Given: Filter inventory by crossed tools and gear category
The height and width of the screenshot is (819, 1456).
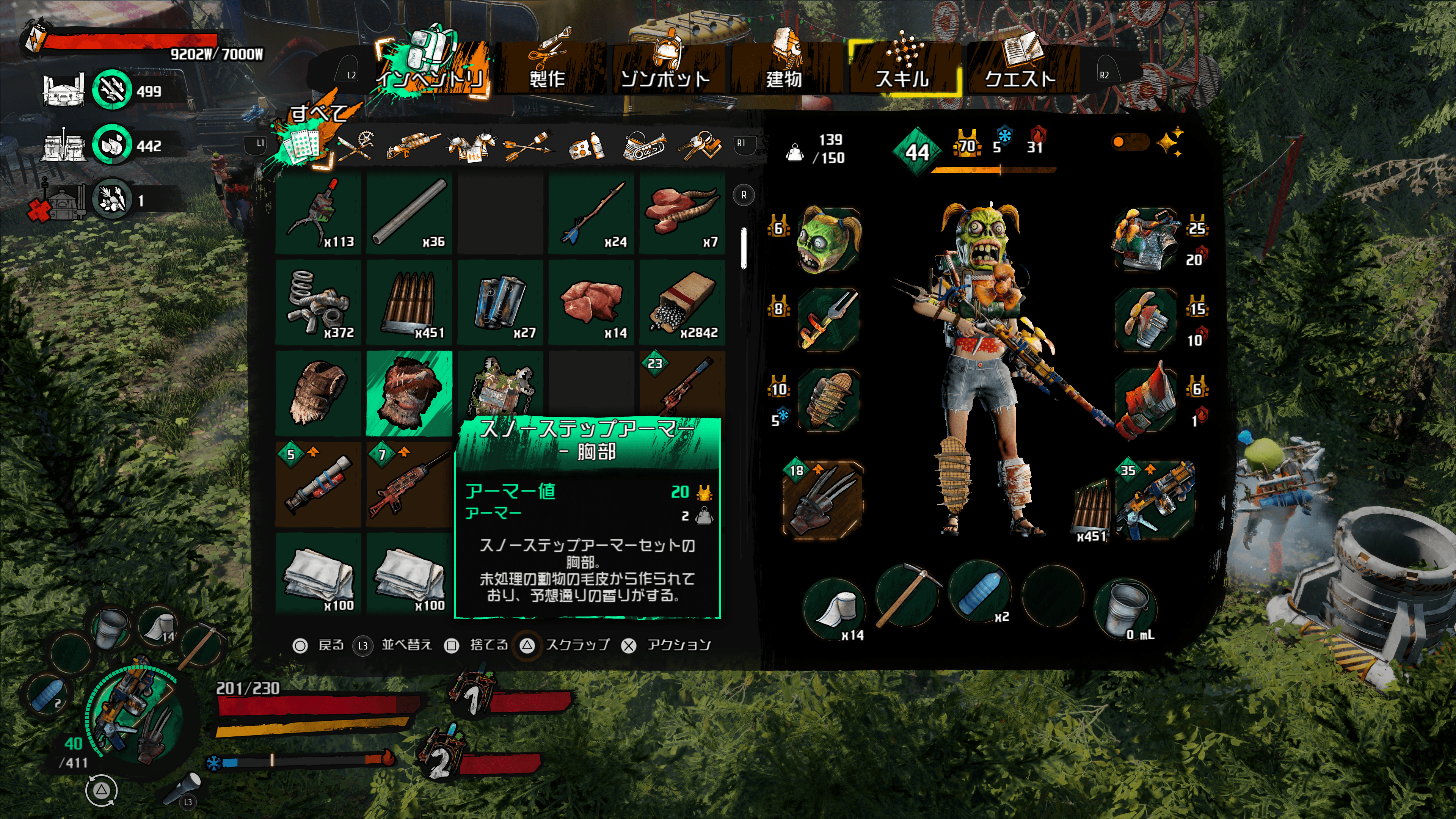Looking at the screenshot, I should [x=356, y=146].
